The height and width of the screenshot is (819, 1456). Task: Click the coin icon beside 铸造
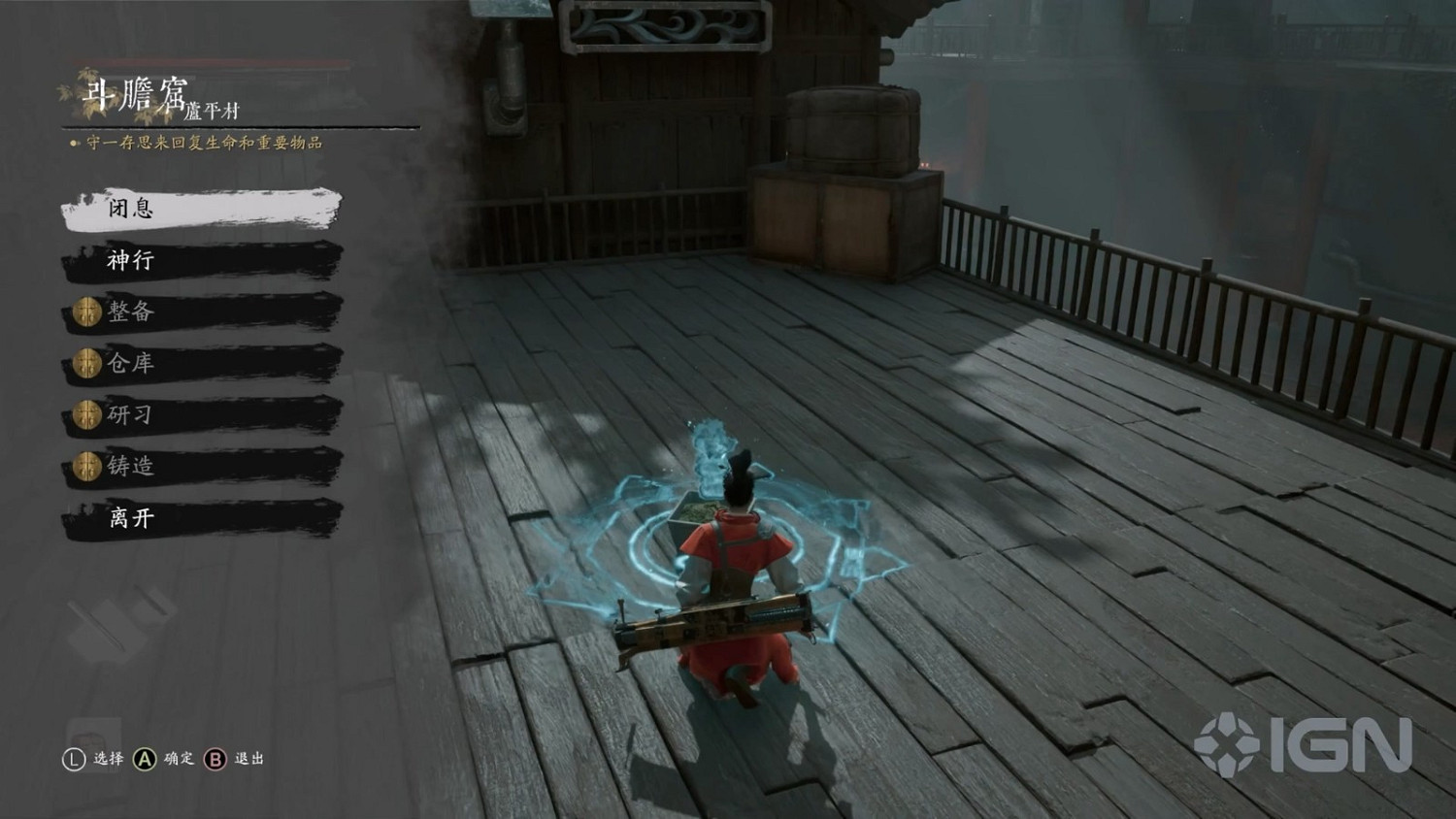pyautogui.click(x=85, y=466)
